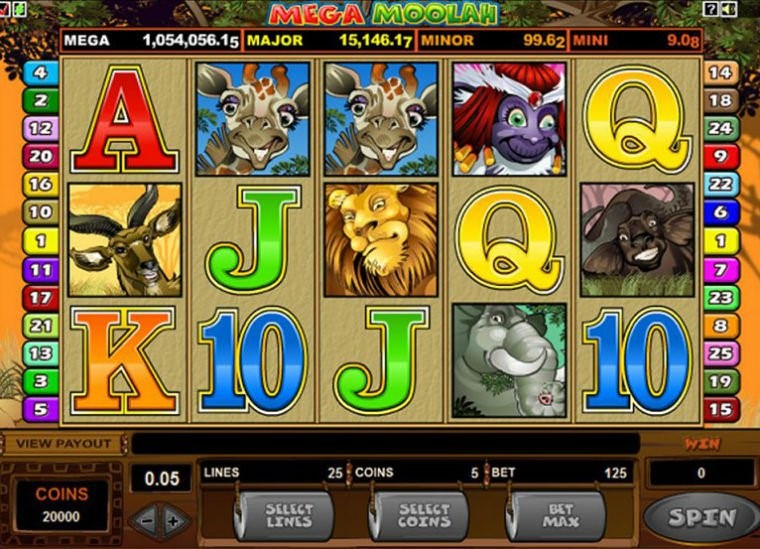
Task: Activate payline marker number 24
Action: click(x=720, y=128)
